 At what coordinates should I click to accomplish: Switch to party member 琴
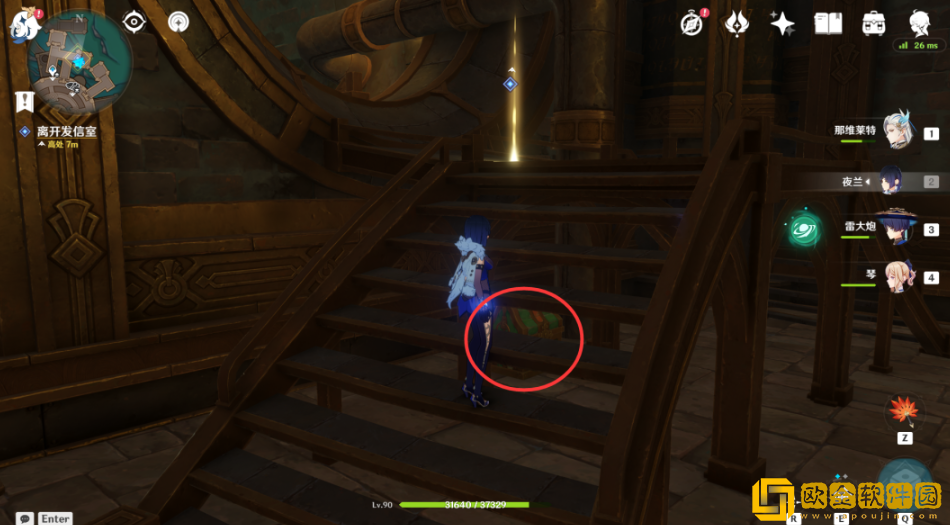(x=897, y=277)
